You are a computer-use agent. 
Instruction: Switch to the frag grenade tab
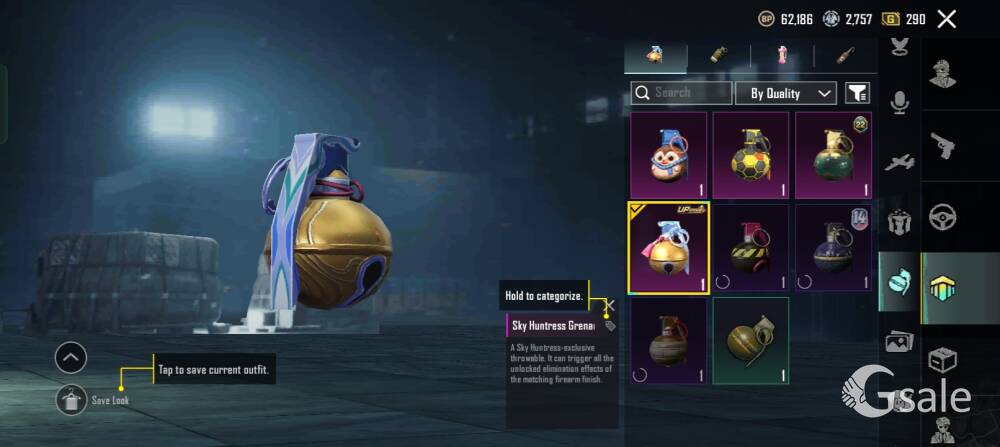coord(656,55)
